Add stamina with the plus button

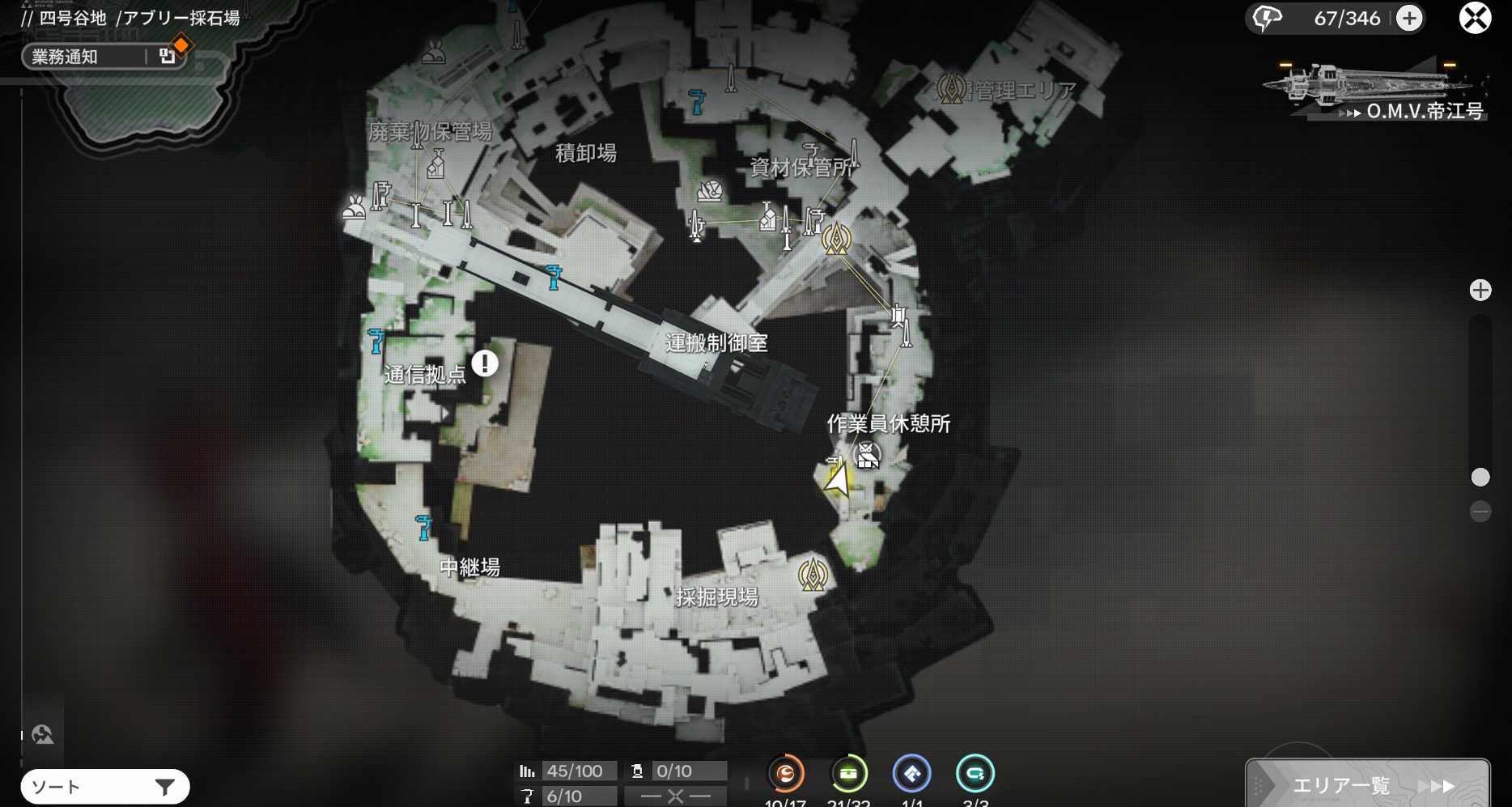point(1409,18)
